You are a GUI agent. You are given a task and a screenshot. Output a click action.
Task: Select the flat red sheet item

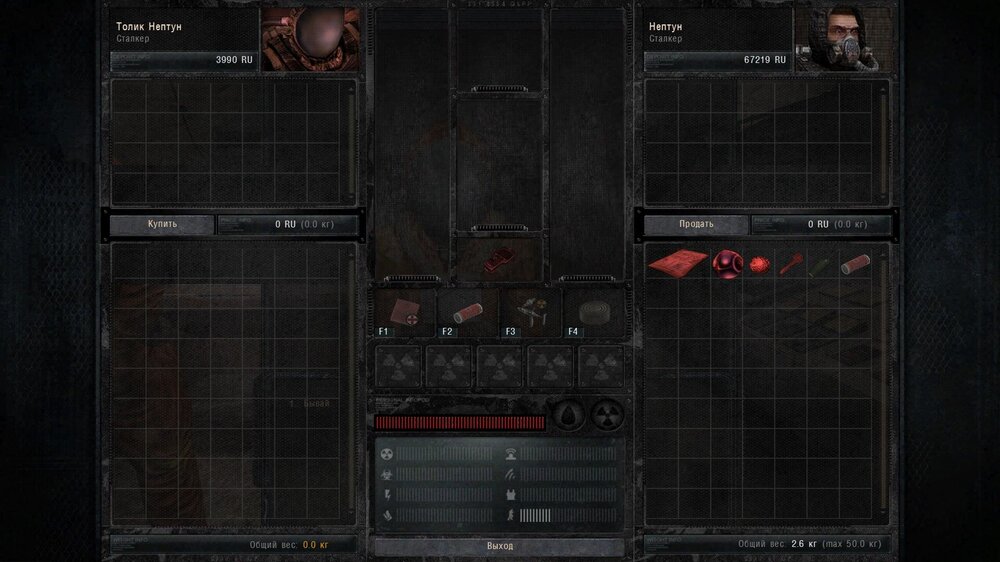pos(677,263)
